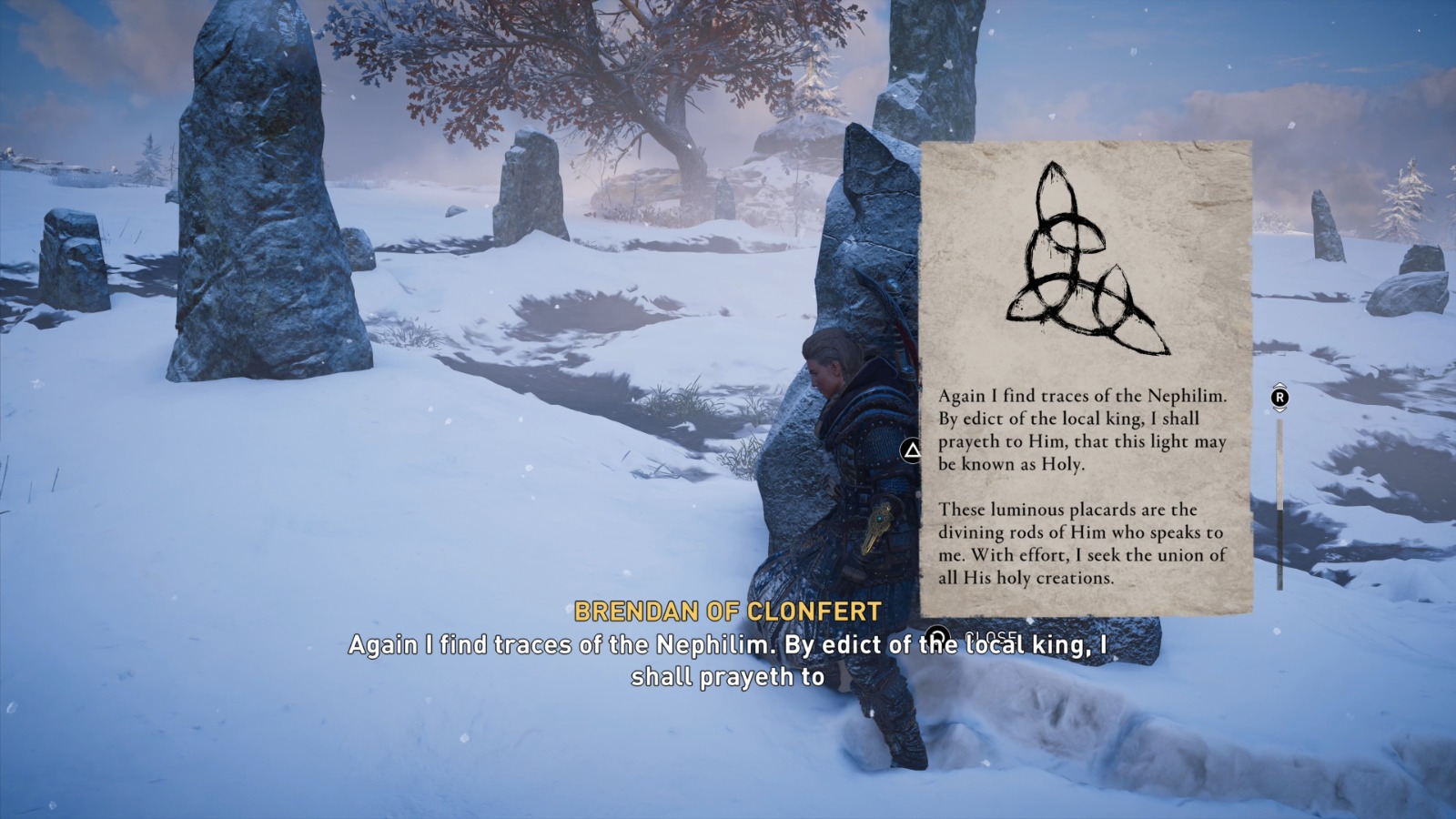The width and height of the screenshot is (1456, 819).
Task: Click the circle Close button icon
Action: [937, 635]
